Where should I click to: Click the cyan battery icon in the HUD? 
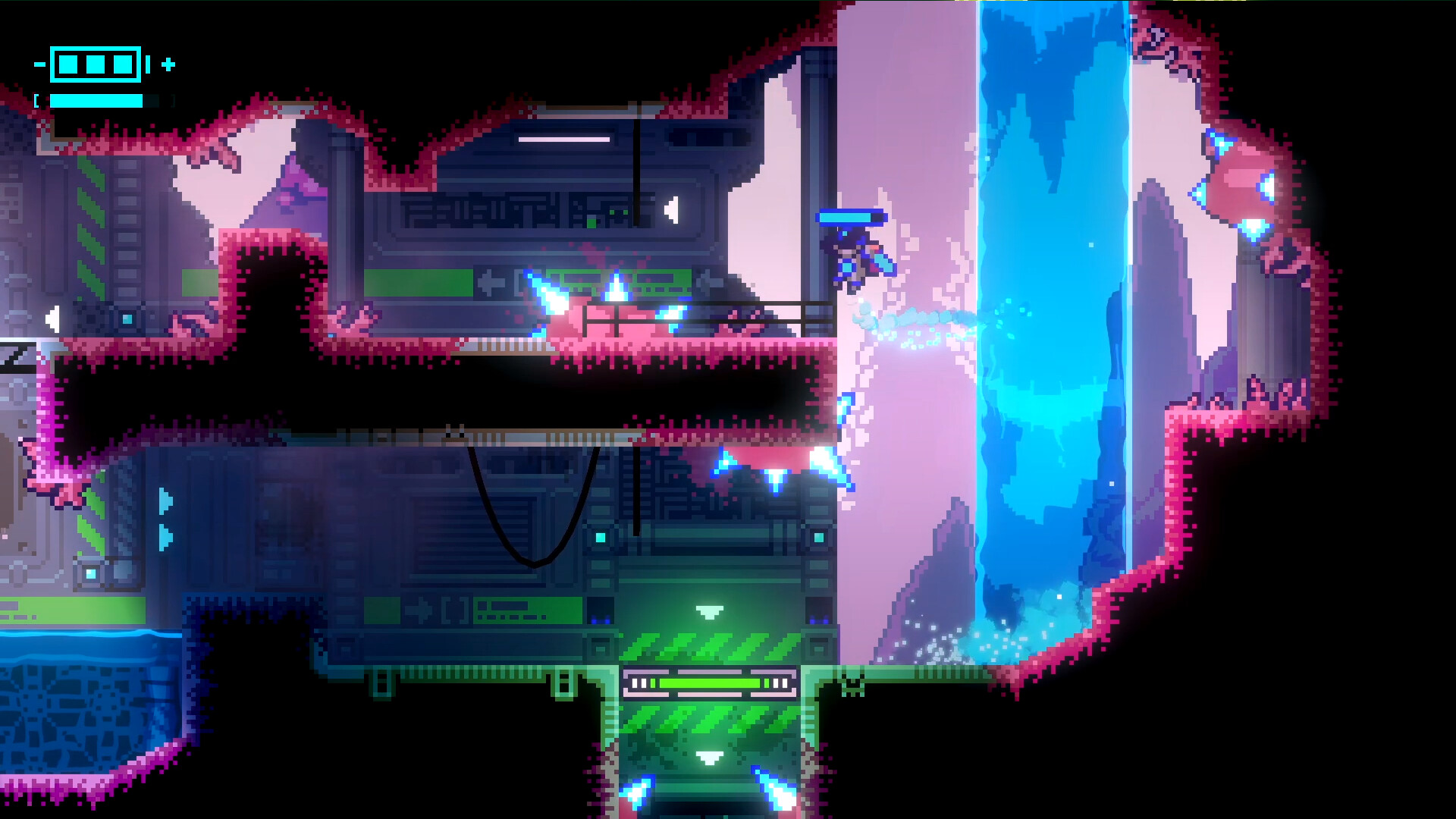[95, 64]
